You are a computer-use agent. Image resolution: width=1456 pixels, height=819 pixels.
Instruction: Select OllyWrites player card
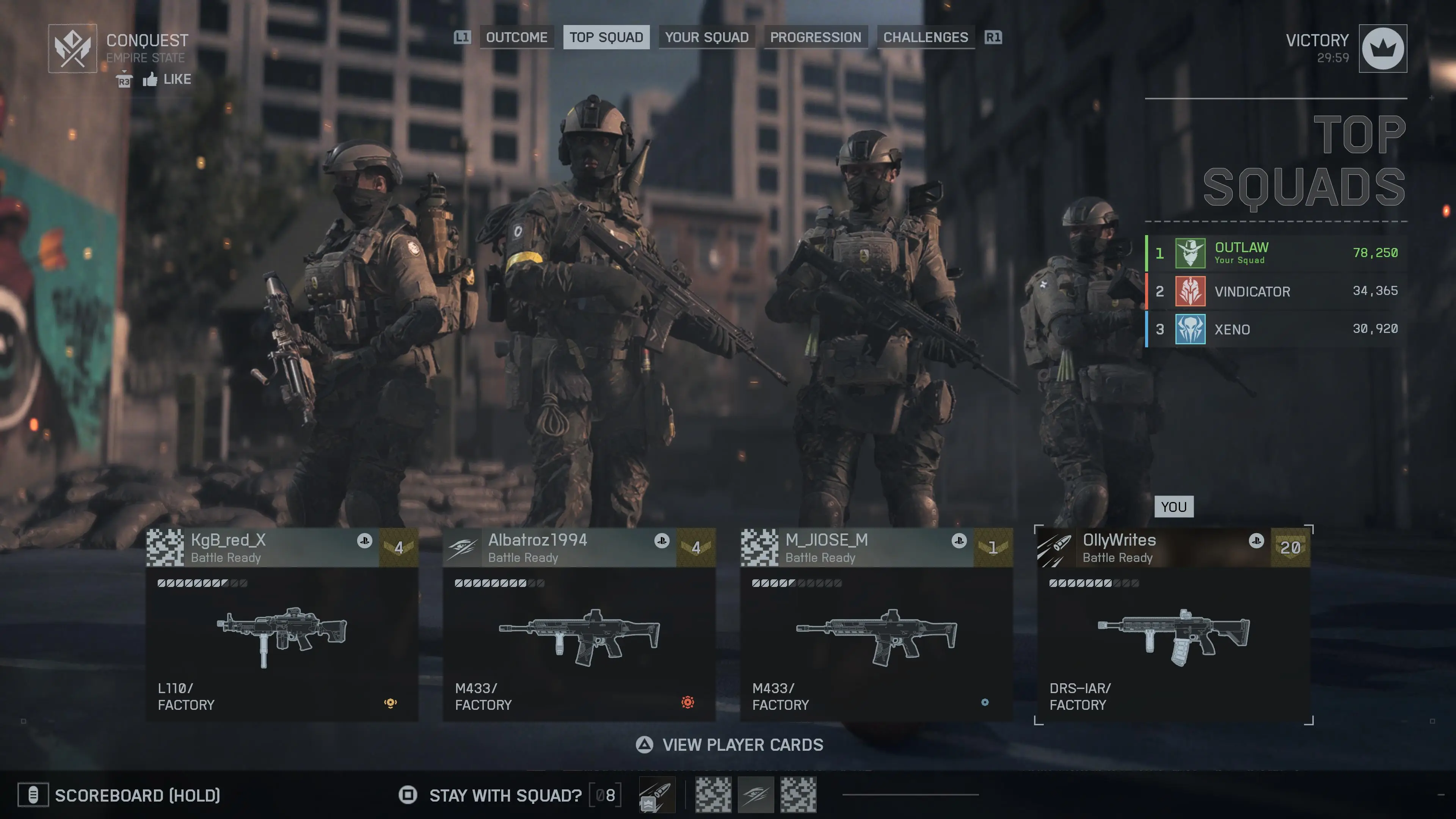pos(1174,623)
